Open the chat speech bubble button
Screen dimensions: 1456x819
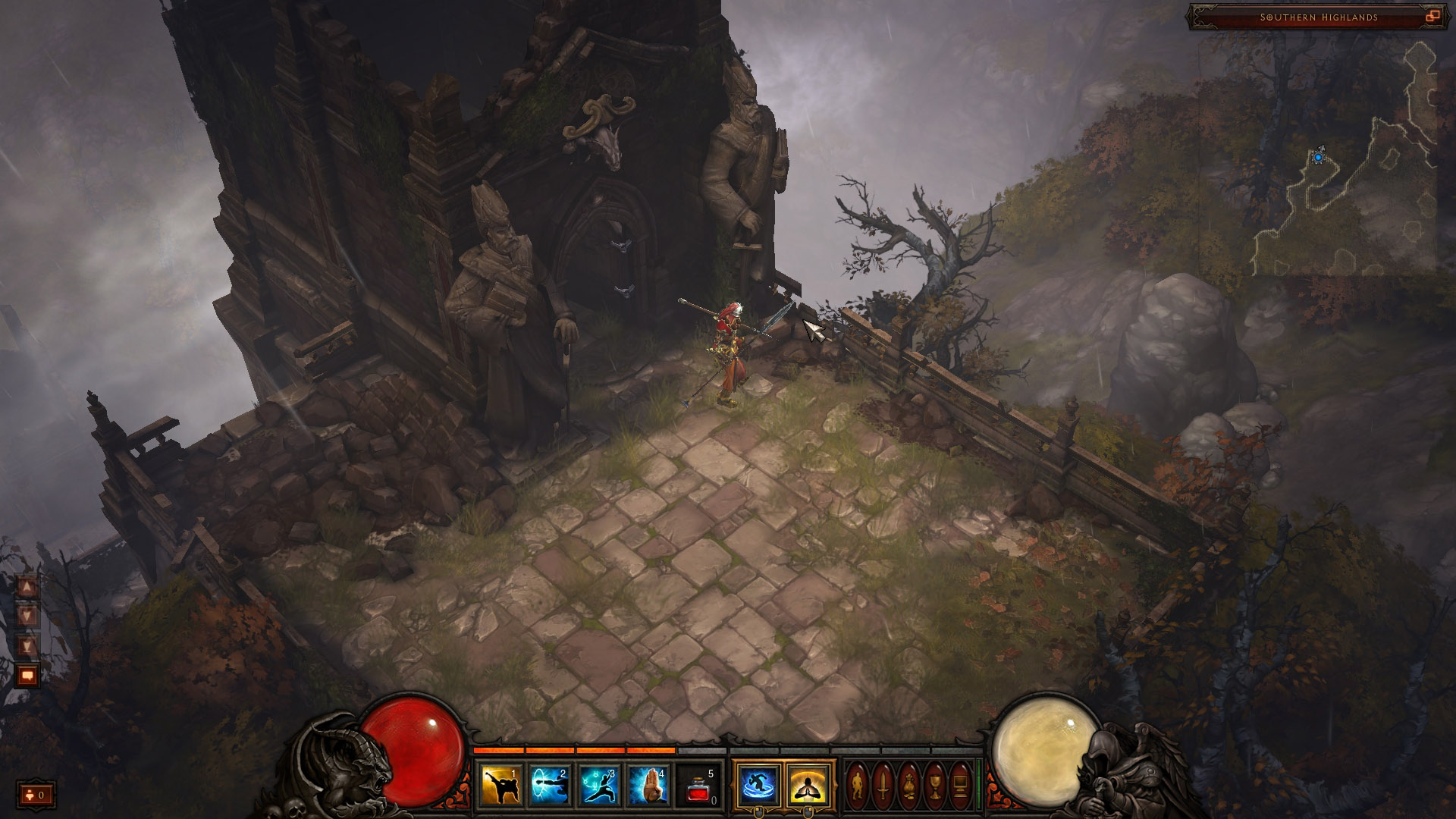(x=27, y=674)
